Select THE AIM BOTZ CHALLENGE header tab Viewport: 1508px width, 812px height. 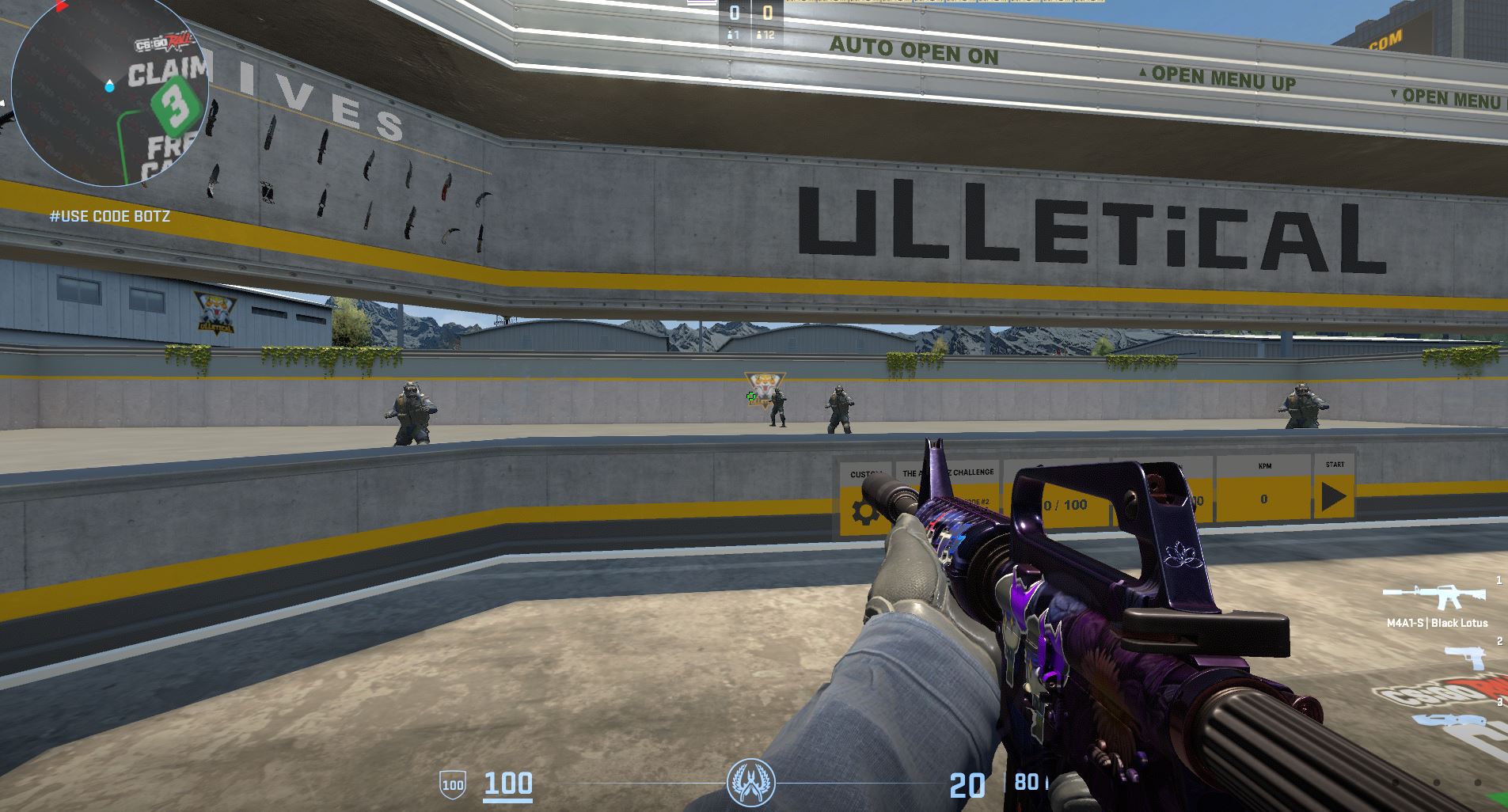pos(948,471)
